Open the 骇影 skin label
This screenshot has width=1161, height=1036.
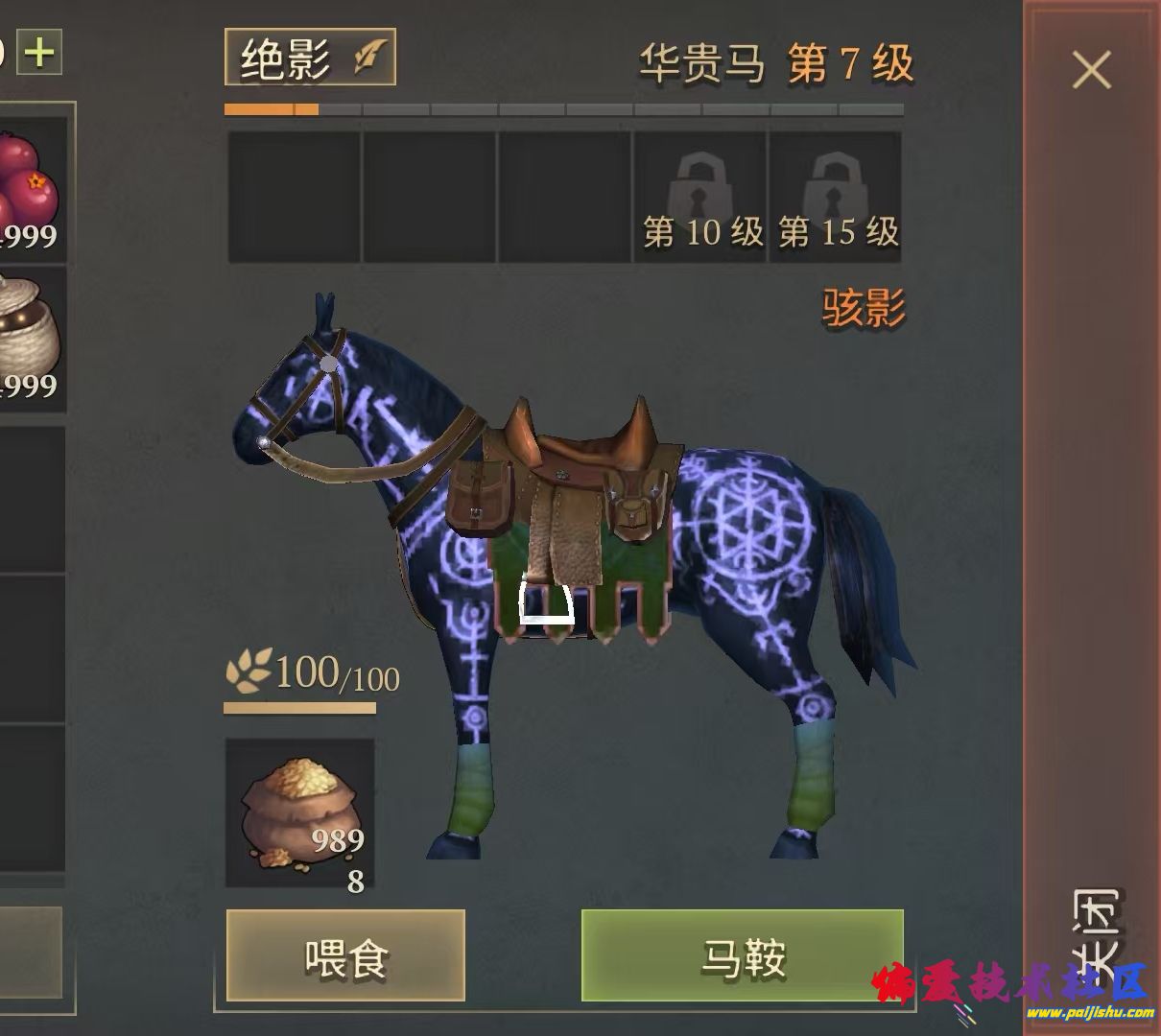point(864,309)
